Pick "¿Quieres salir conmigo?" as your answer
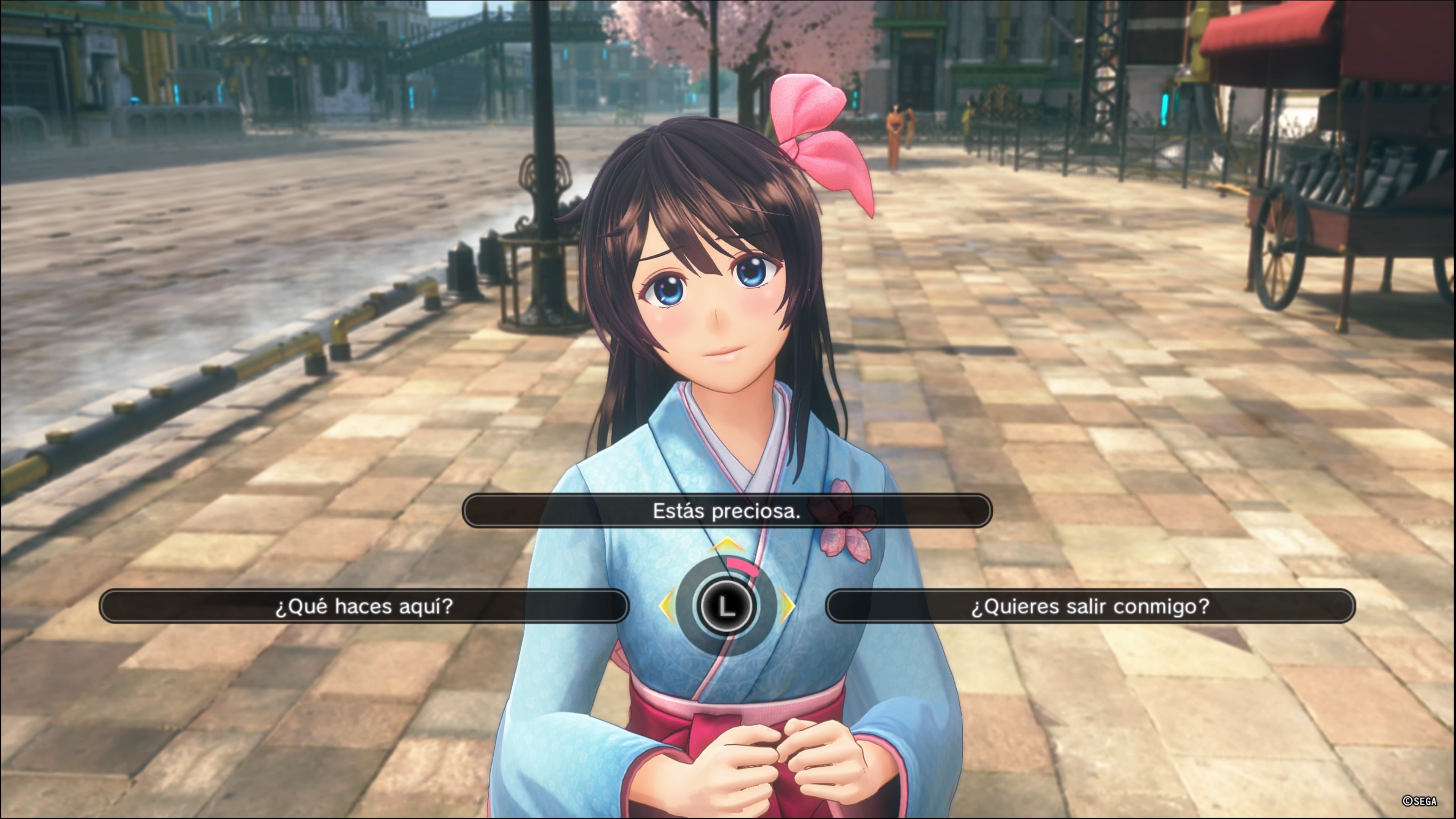Image resolution: width=1456 pixels, height=819 pixels. click(1090, 606)
